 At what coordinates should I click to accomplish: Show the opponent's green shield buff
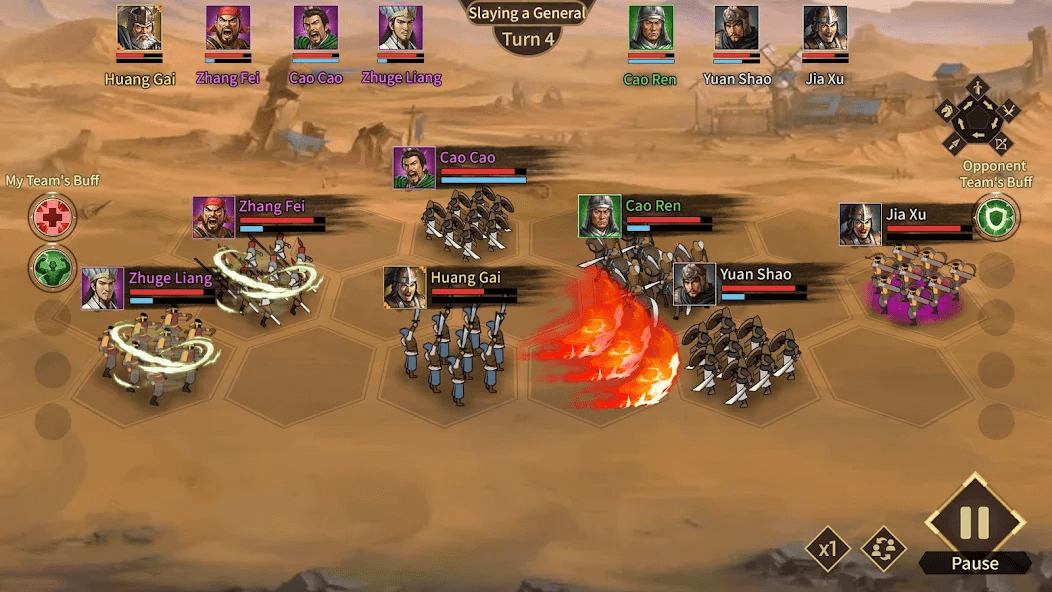995,217
